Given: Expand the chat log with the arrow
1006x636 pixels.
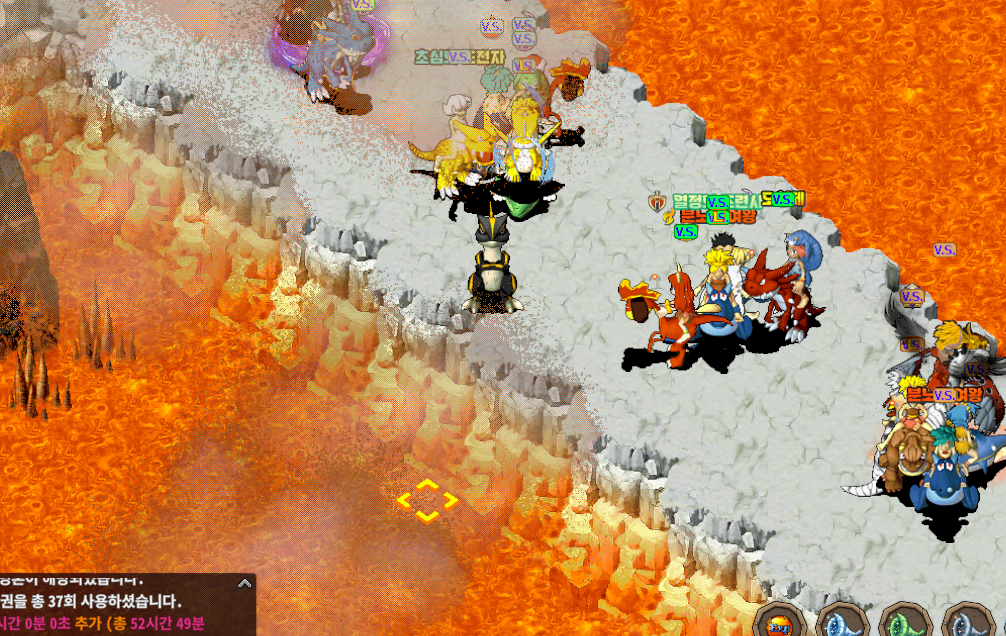Looking at the screenshot, I should coord(244,583).
